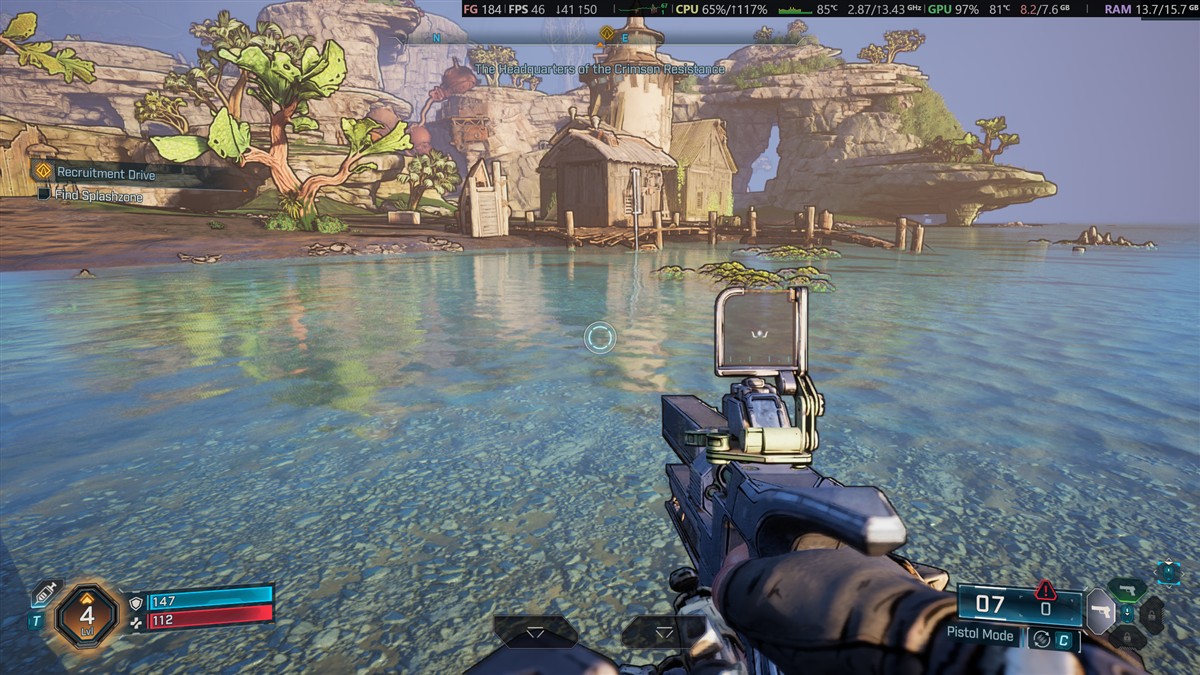
Task: Open the Recruitment Drive quest tracker
Action: pos(105,173)
